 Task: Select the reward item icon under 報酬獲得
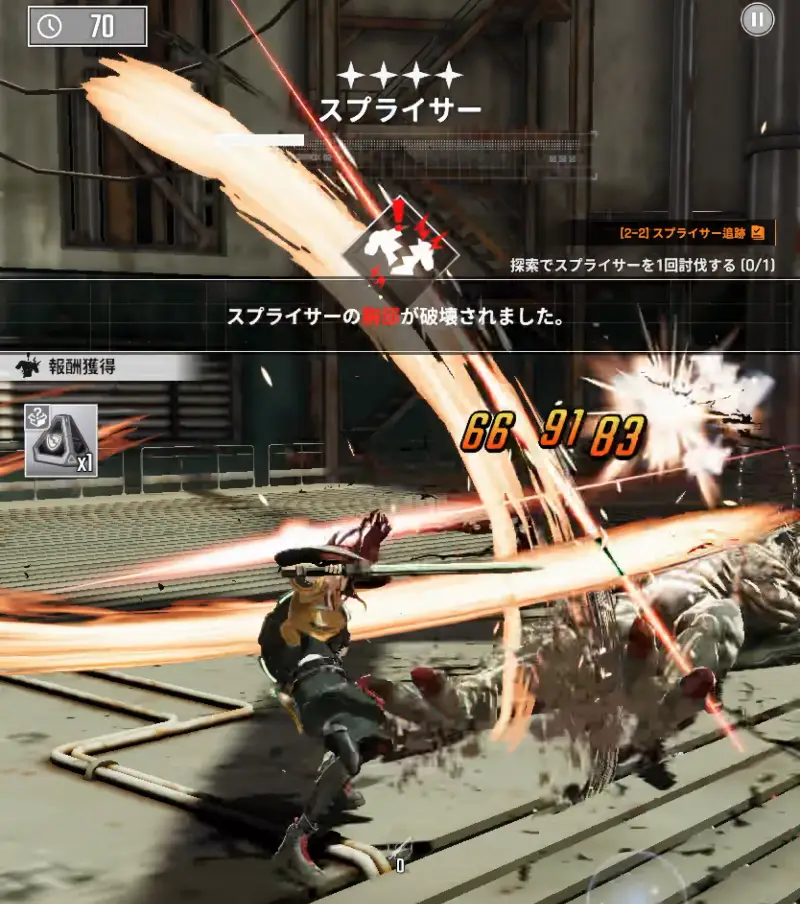coord(61,440)
